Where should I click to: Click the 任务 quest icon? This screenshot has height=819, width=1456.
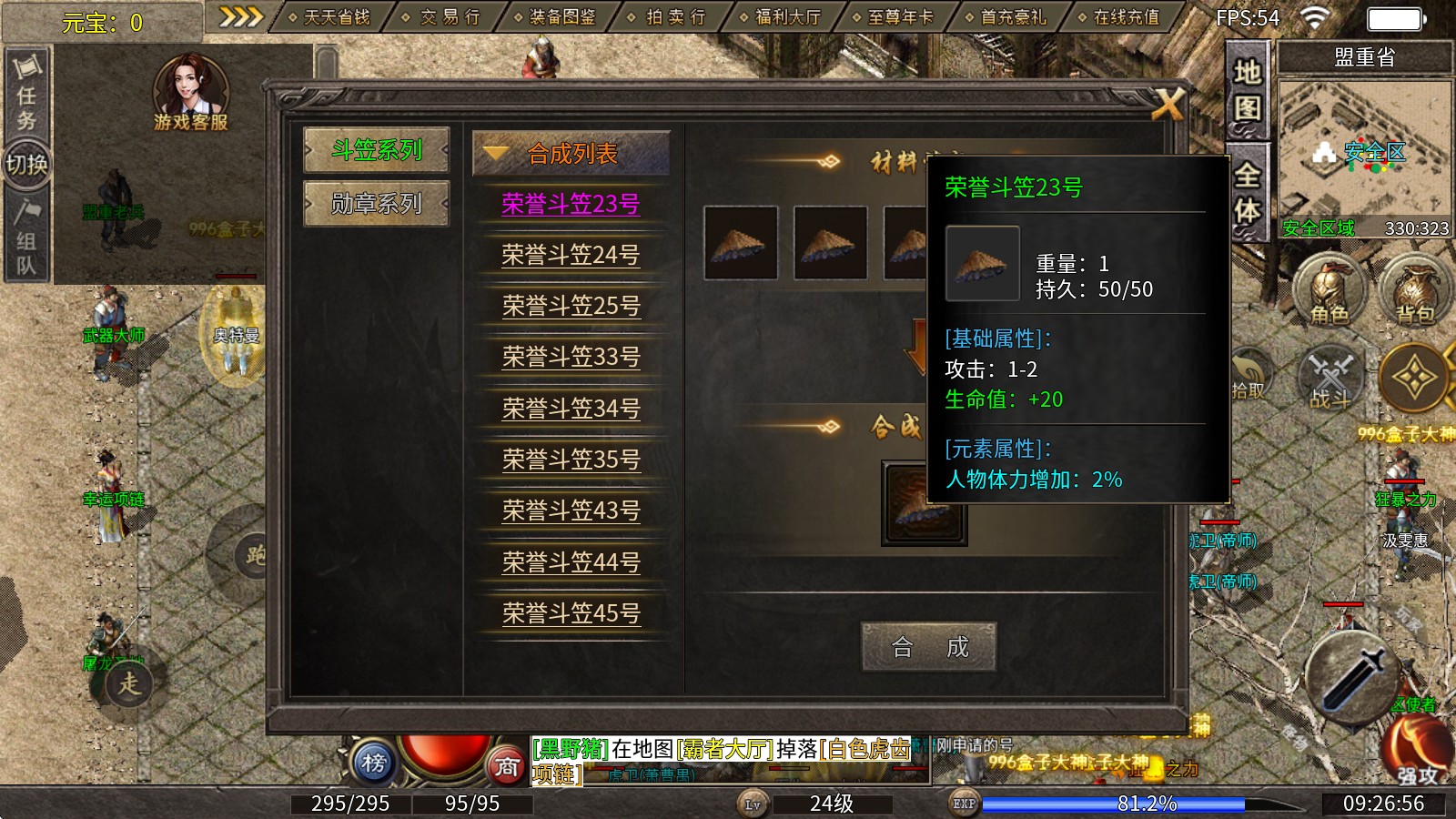(x=27, y=100)
